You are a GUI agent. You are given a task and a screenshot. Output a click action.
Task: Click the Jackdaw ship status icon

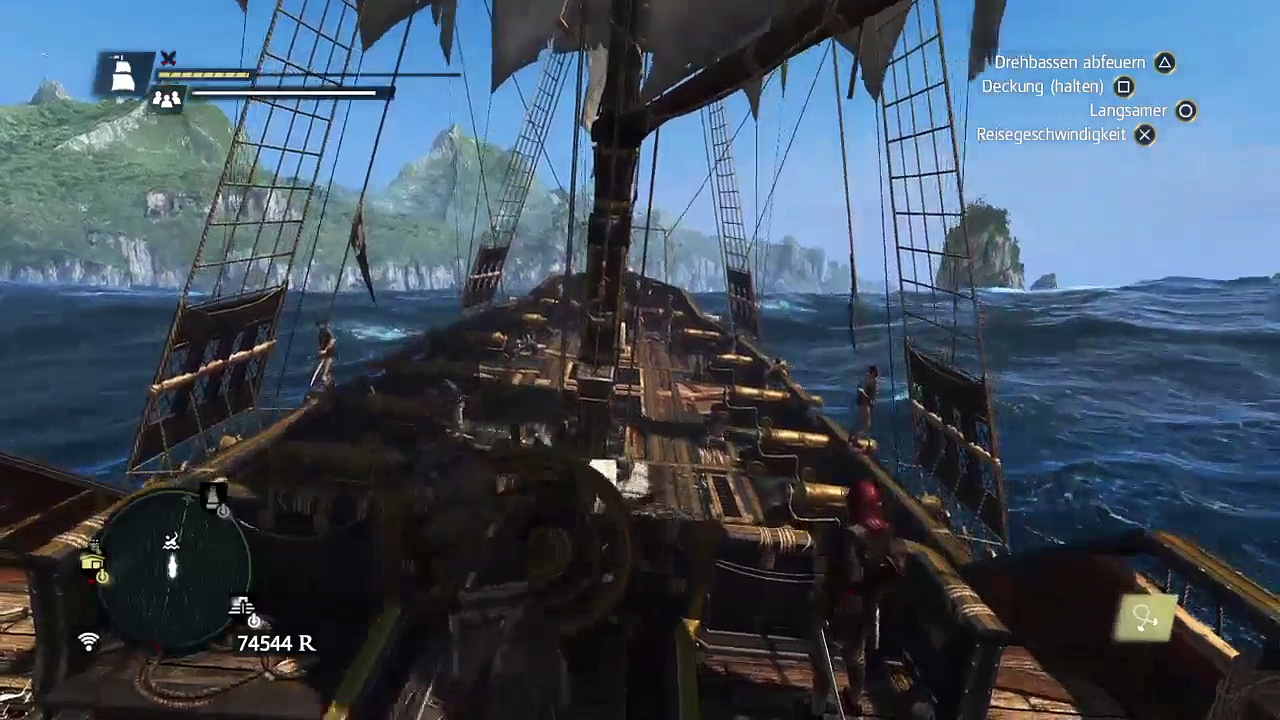(124, 74)
